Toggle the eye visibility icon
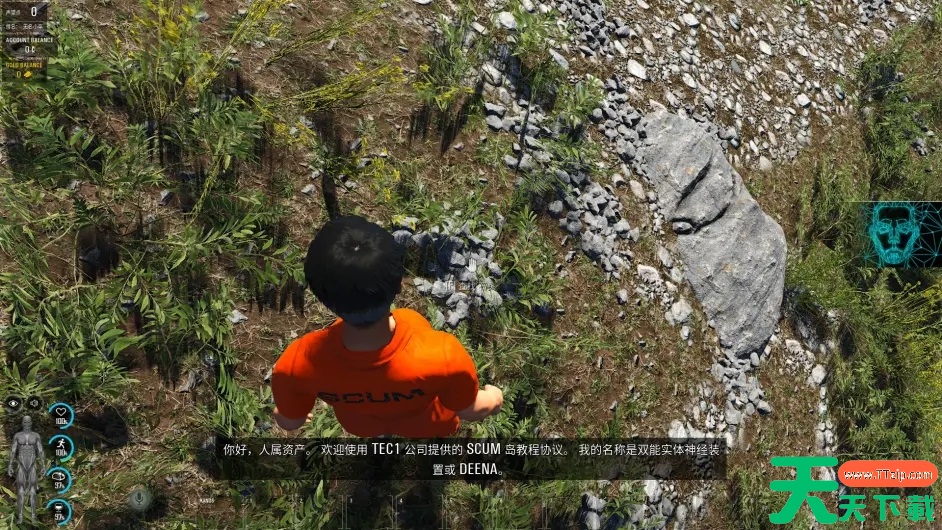Screen dimensions: 942x530 pos(14,403)
